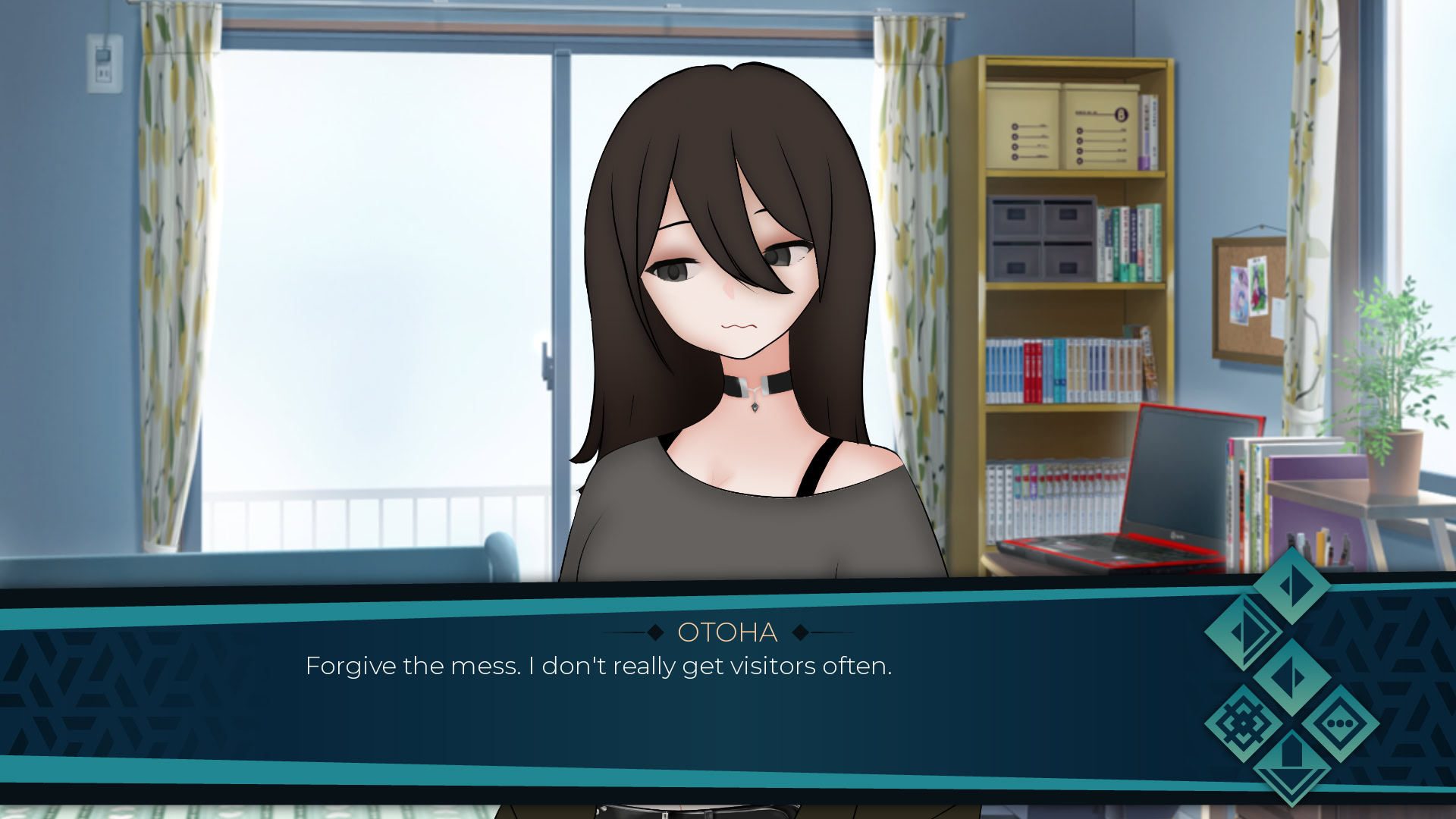The image size is (1456, 819).
Task: Click the diamond ornament right of OTOHA's name
Action: pyautogui.click(x=800, y=632)
